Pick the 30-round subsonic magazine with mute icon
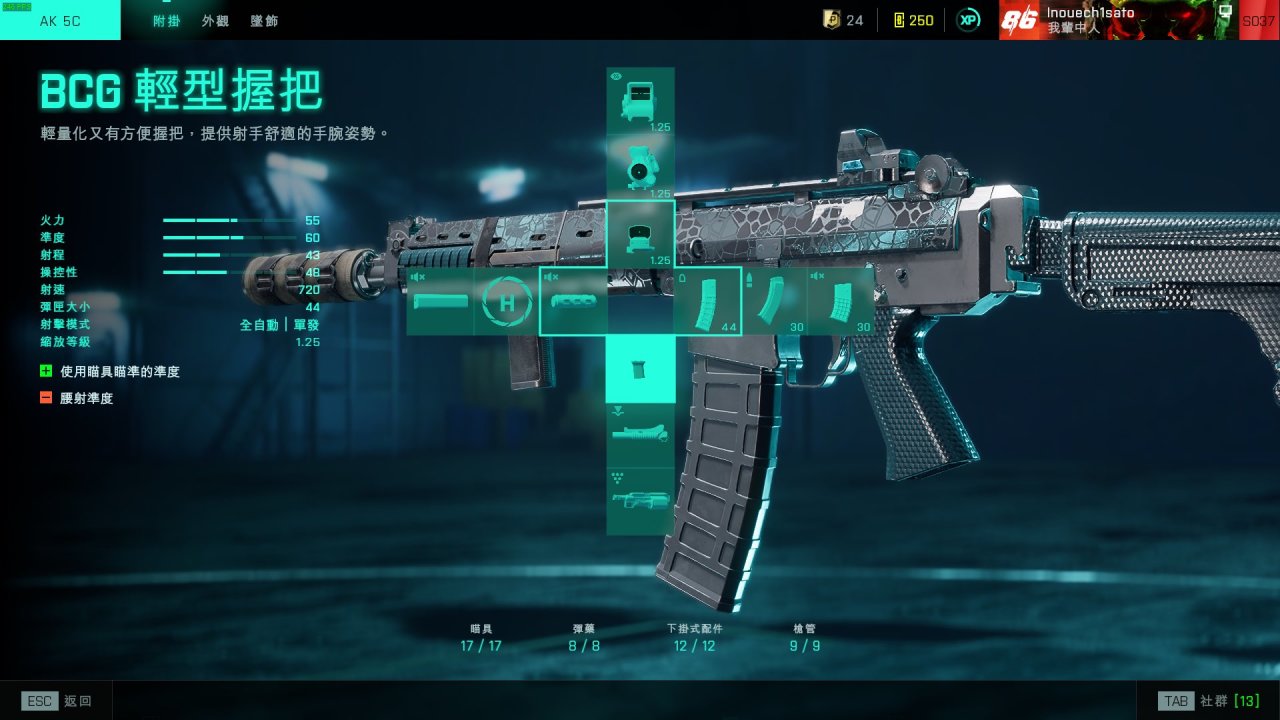 pos(841,301)
